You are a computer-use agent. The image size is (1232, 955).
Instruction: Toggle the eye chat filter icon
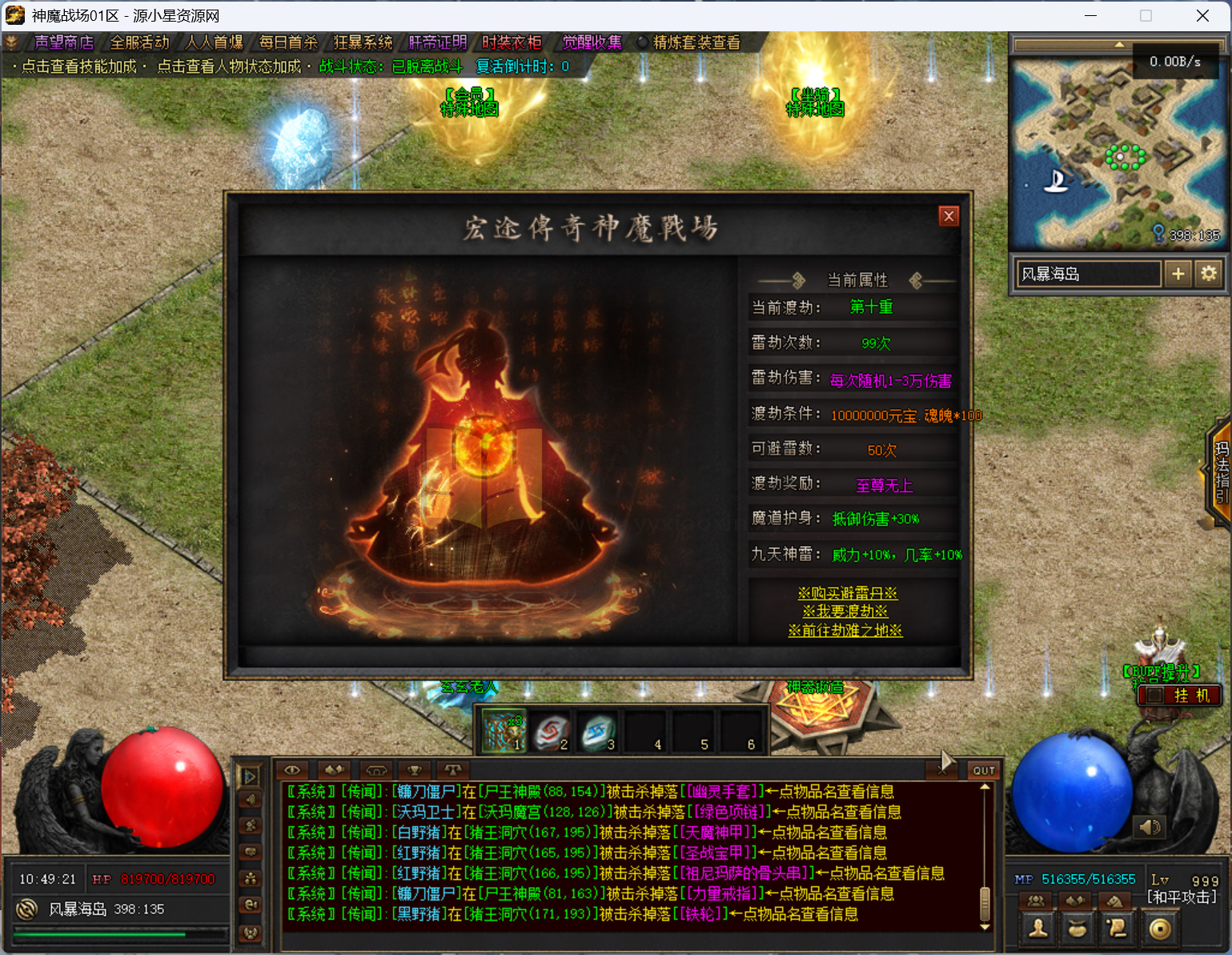click(291, 770)
